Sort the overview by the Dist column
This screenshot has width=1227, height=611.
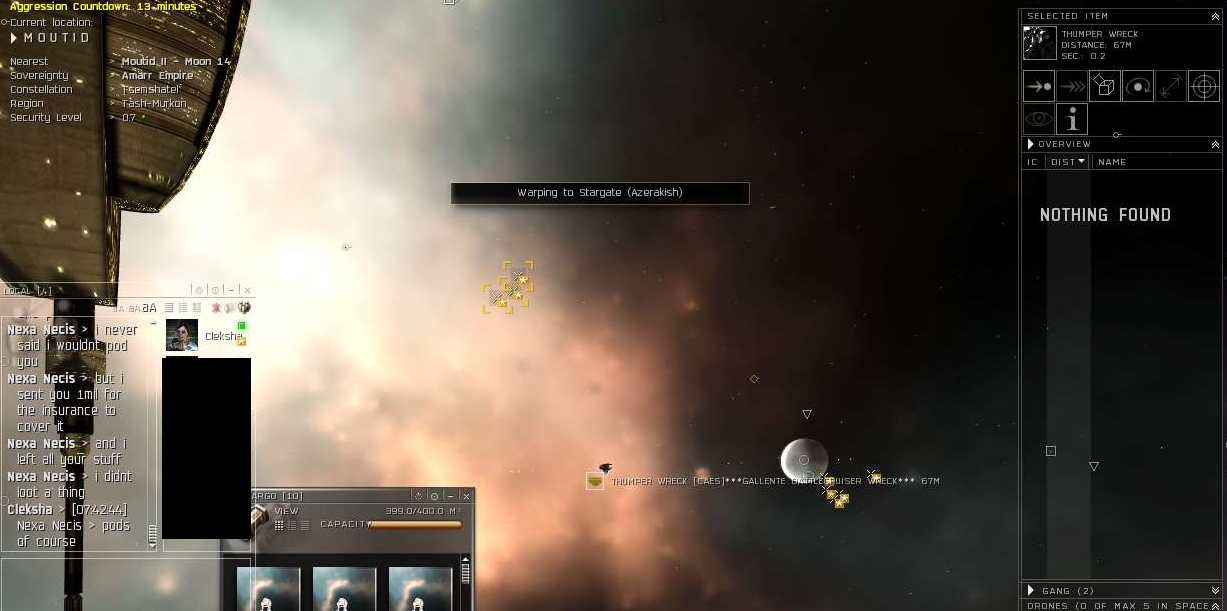1067,162
